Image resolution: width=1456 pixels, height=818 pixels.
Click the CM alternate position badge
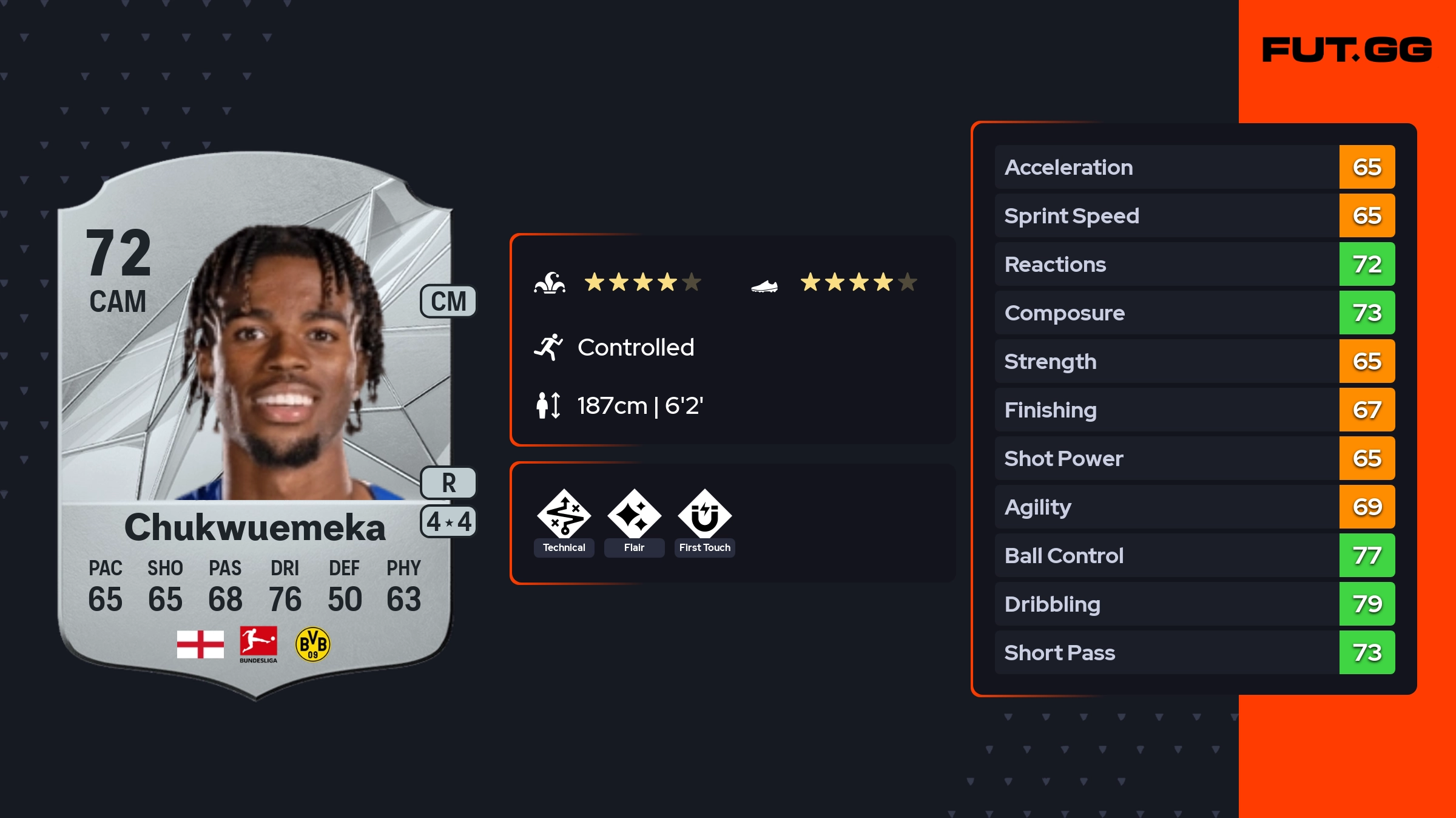pos(448,302)
